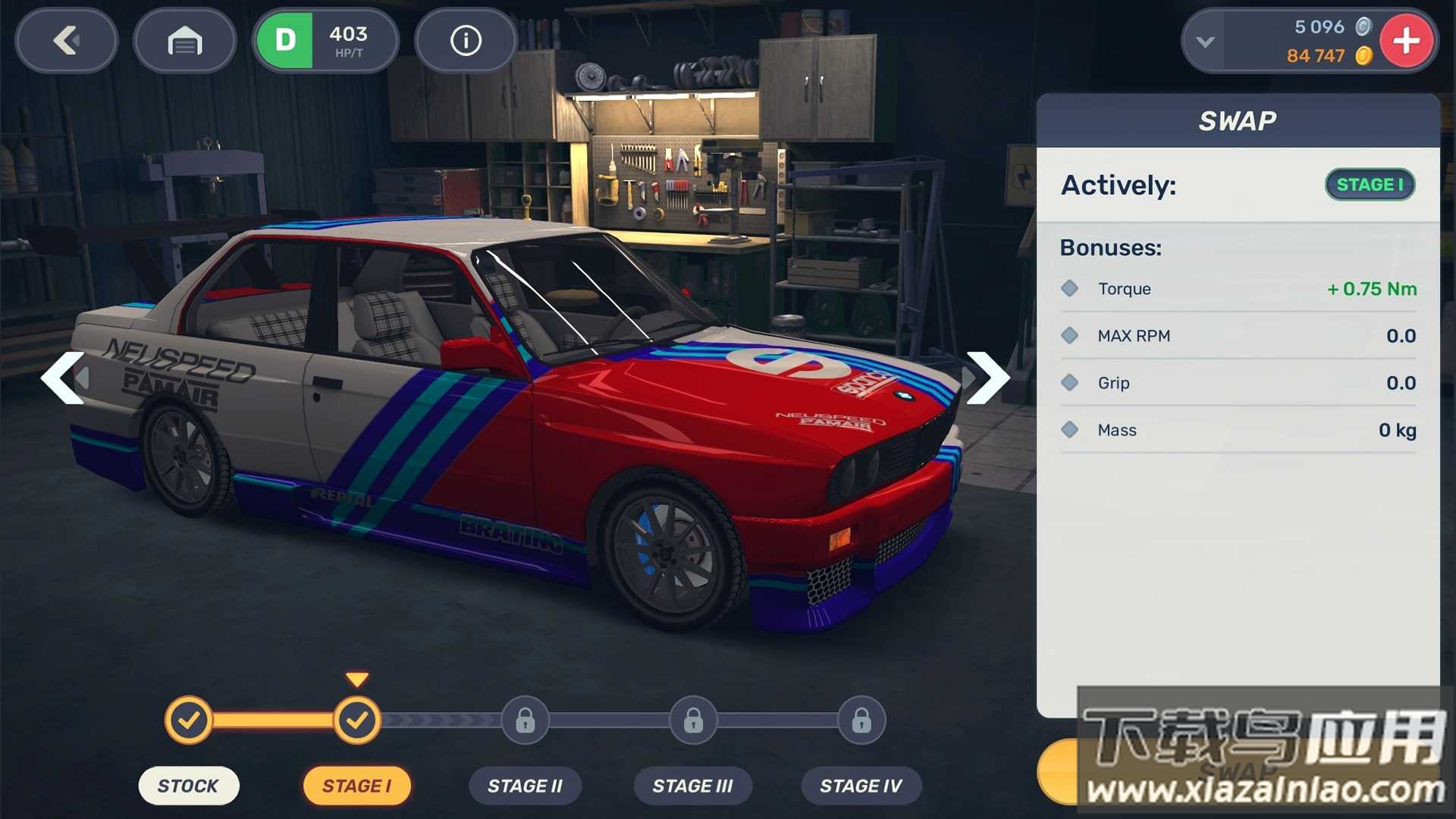This screenshot has height=819, width=1456.
Task: Choose STAGE IV upgrade option
Action: pyautogui.click(x=861, y=786)
